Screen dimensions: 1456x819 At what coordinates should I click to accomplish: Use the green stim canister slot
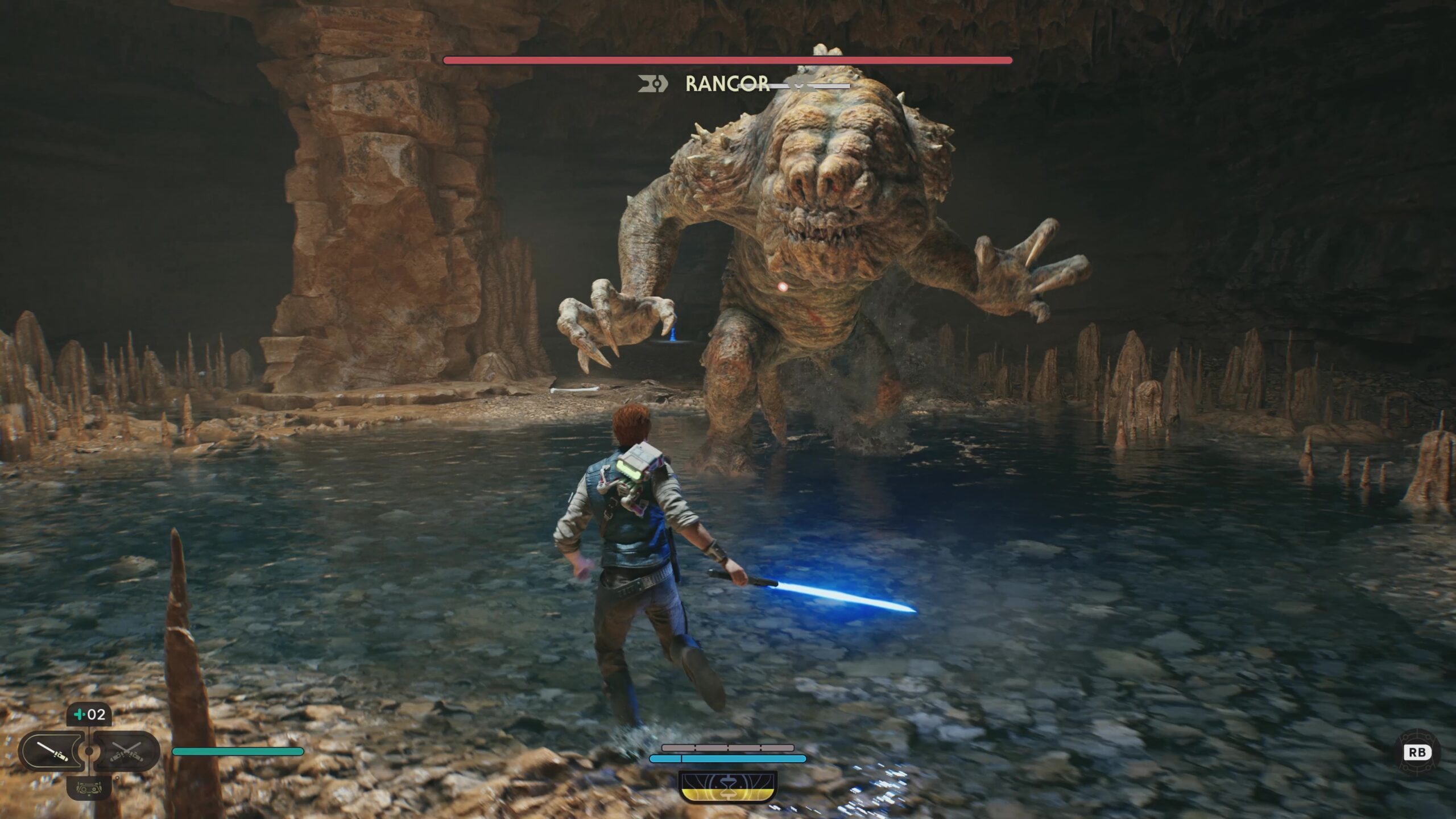(89, 714)
